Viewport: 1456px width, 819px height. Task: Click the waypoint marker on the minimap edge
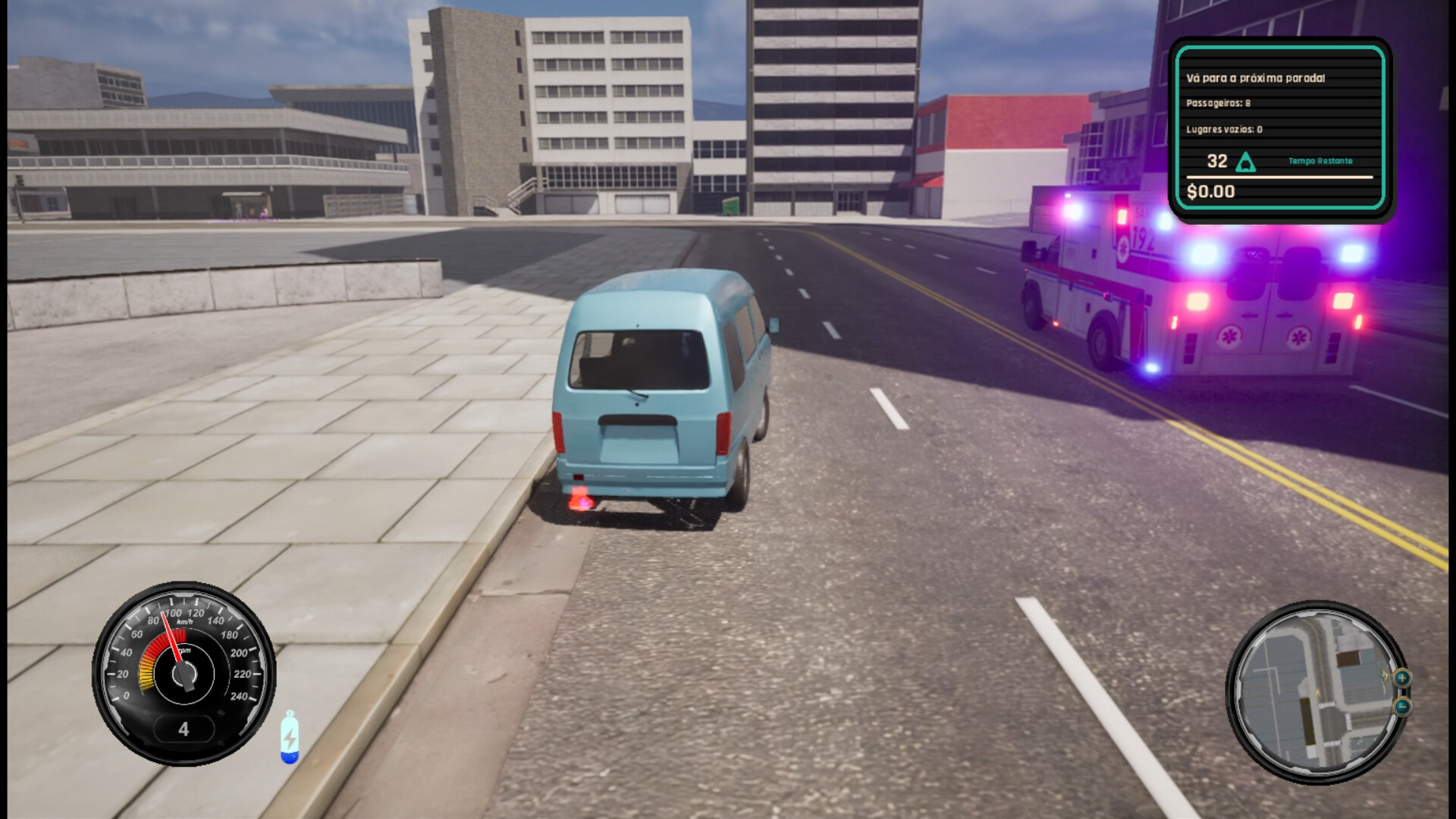coord(1384,676)
